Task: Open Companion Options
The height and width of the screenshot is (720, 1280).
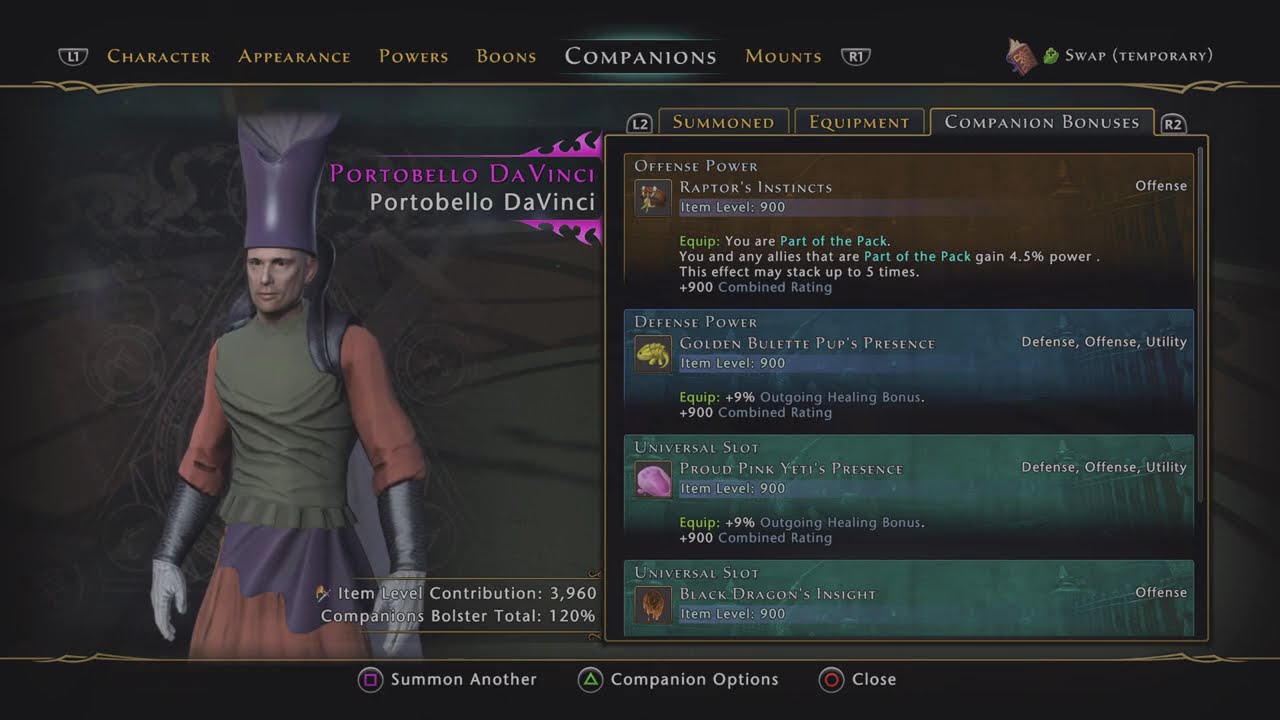Action: [693, 680]
